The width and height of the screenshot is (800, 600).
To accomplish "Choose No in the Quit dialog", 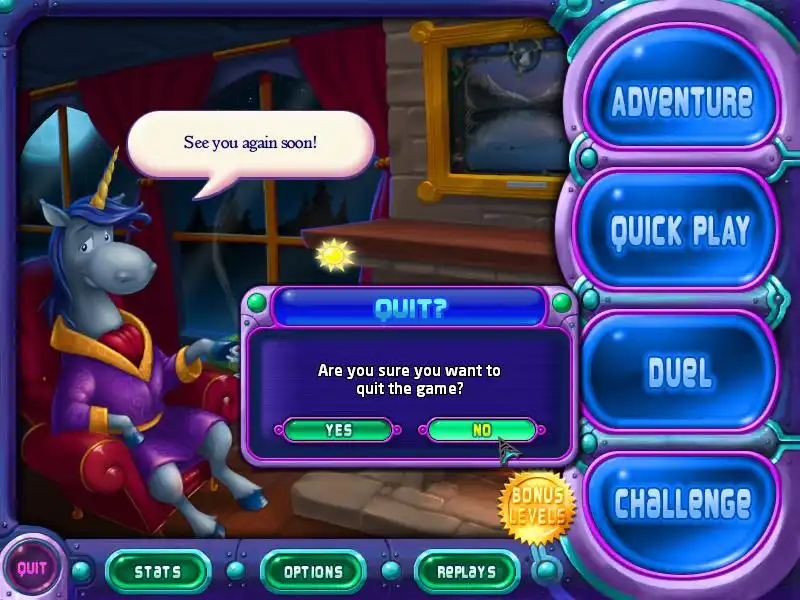I will pos(481,430).
